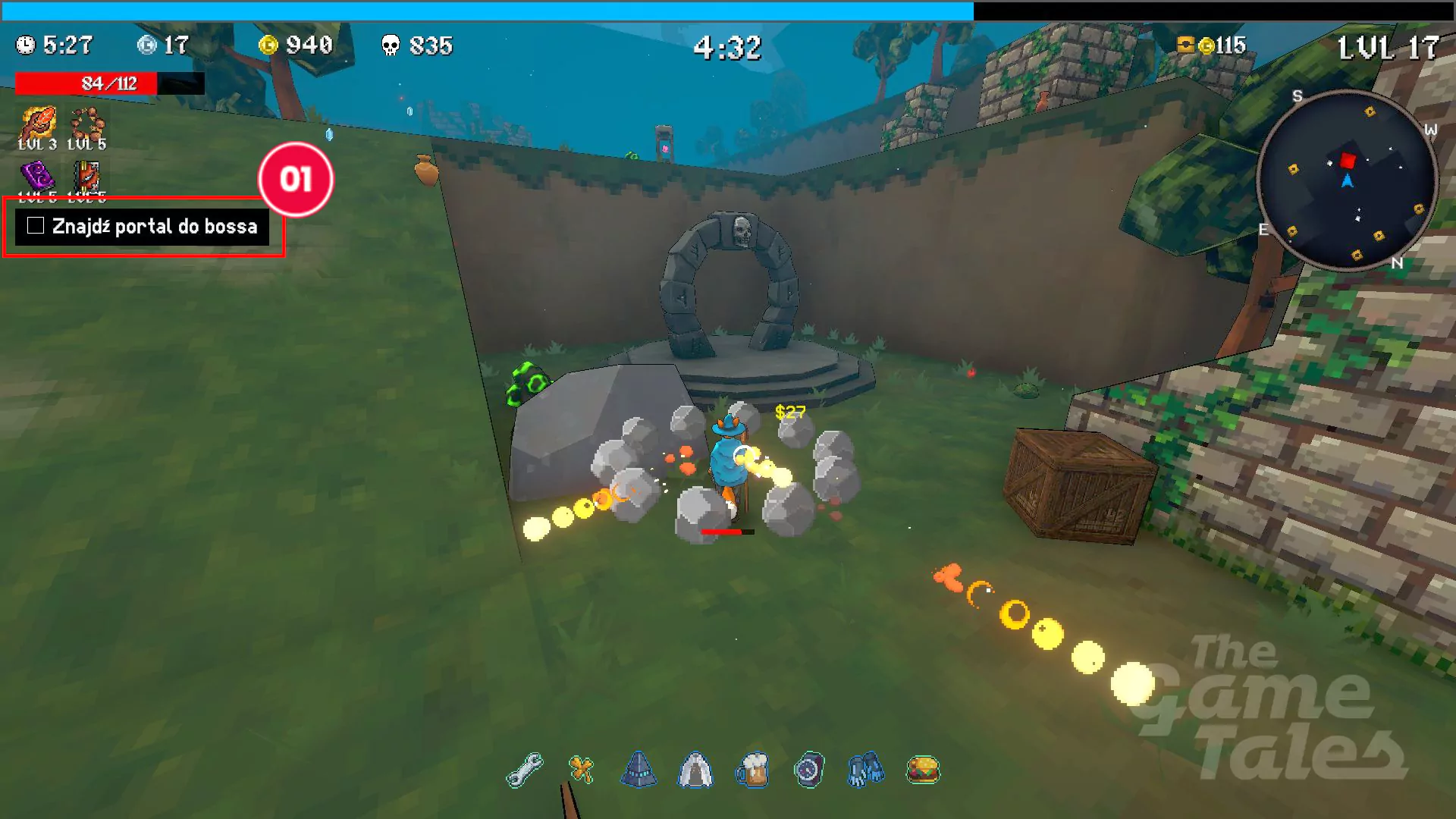The height and width of the screenshot is (819, 1456).
Task: Click the golden crossed bones item
Action: [x=582, y=770]
